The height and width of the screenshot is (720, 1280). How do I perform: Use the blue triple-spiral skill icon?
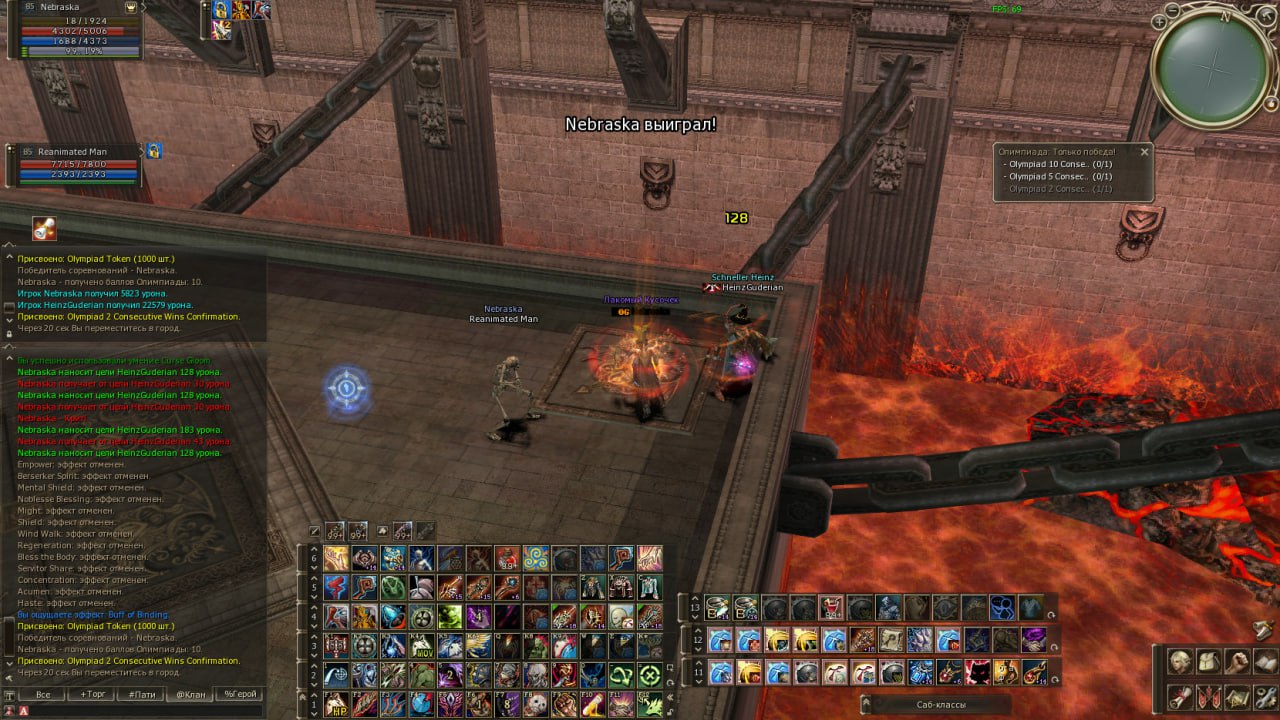coord(536,559)
